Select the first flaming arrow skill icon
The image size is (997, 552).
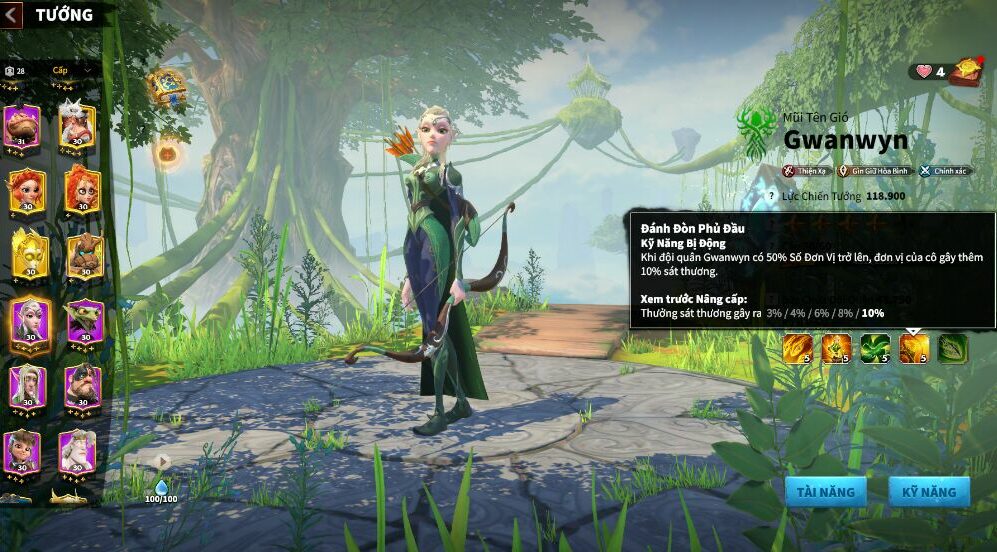797,348
